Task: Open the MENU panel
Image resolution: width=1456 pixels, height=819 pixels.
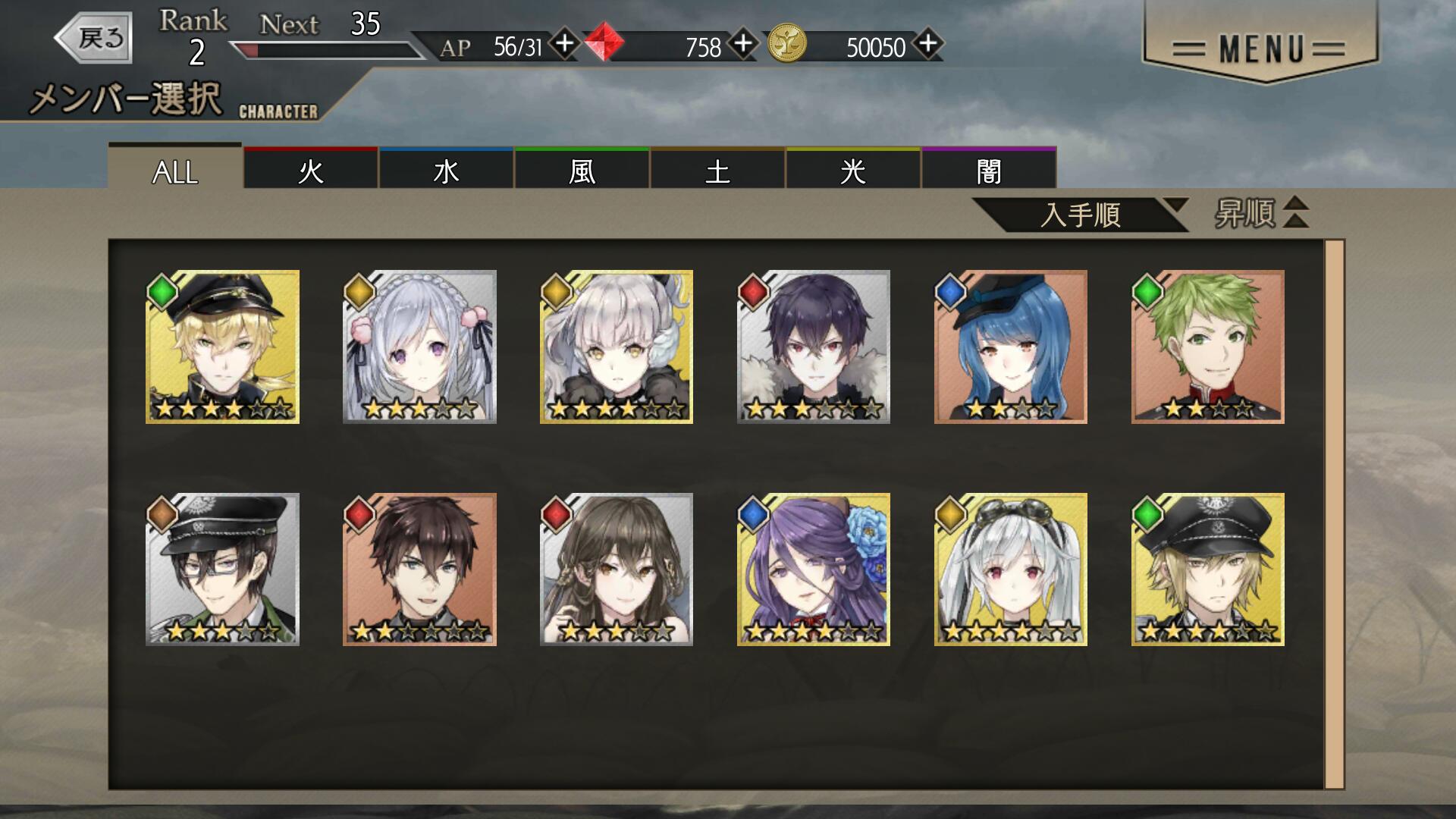Action: [x=1259, y=49]
